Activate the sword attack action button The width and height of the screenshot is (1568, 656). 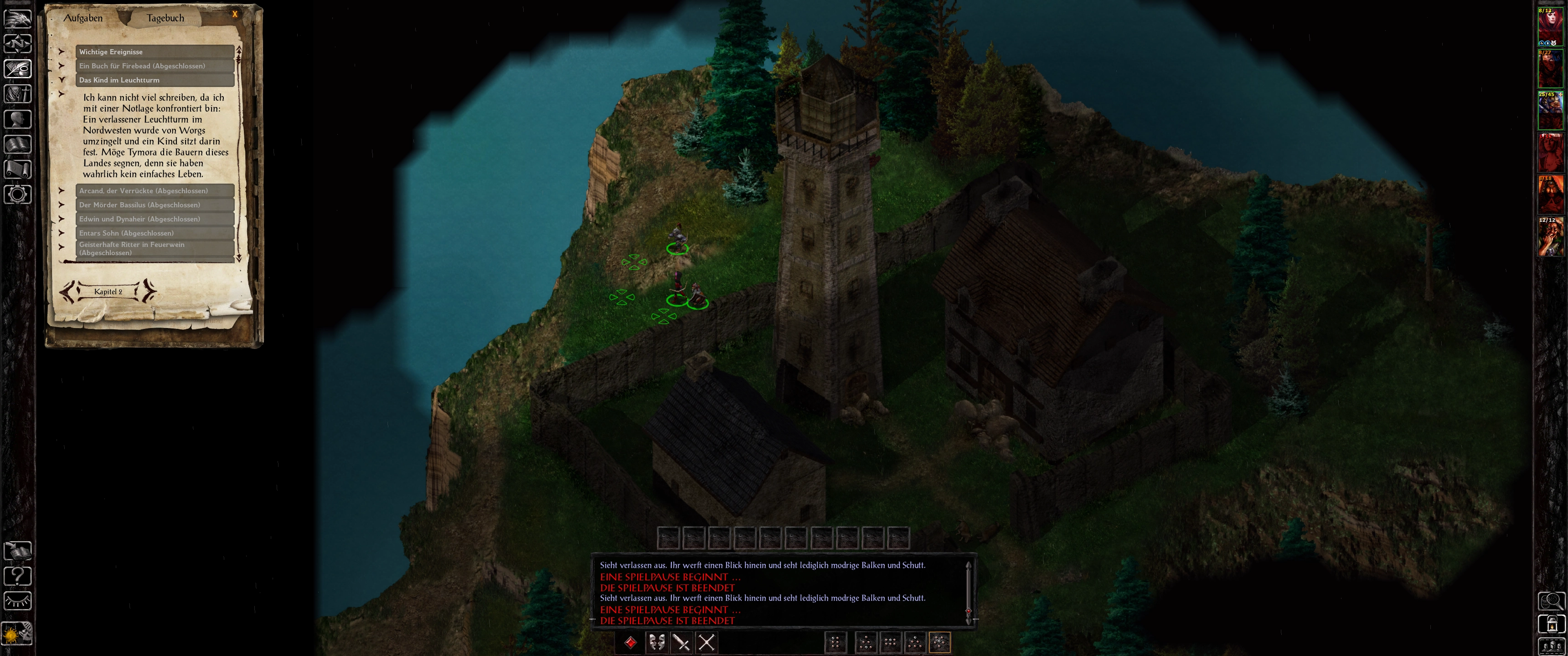point(681,642)
